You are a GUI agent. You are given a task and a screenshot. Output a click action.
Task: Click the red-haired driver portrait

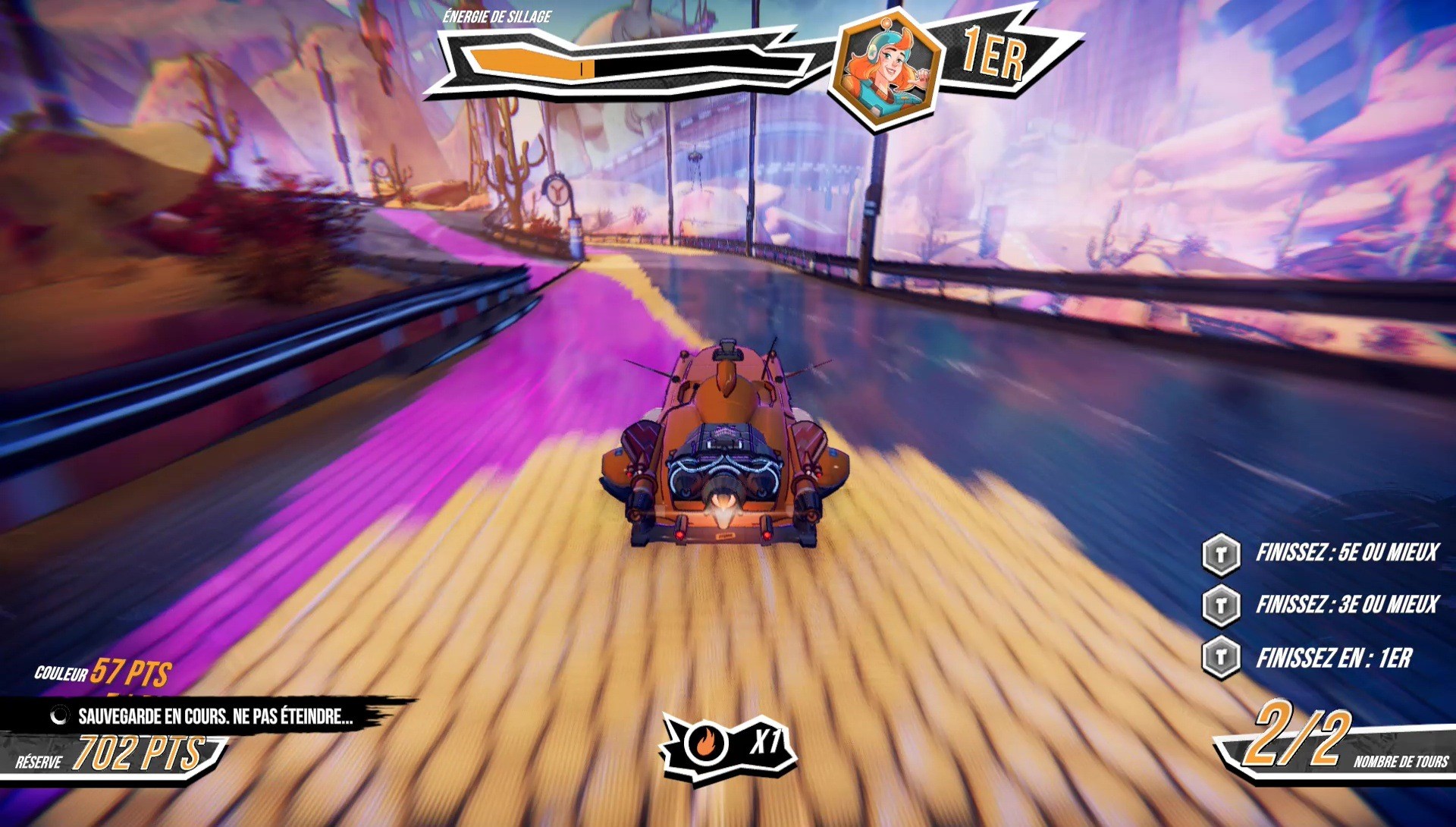click(x=886, y=69)
